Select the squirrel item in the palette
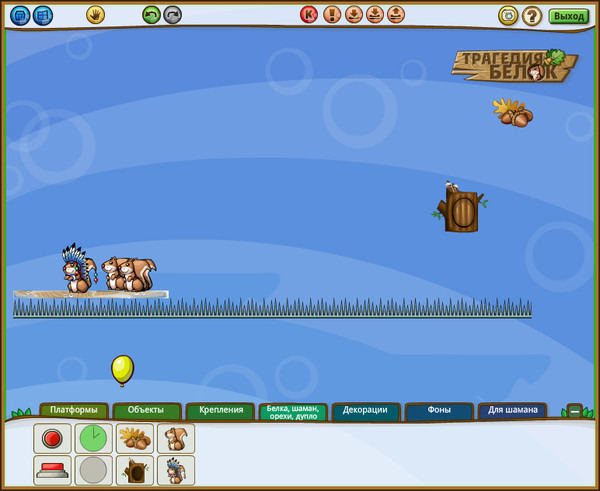 pos(176,438)
